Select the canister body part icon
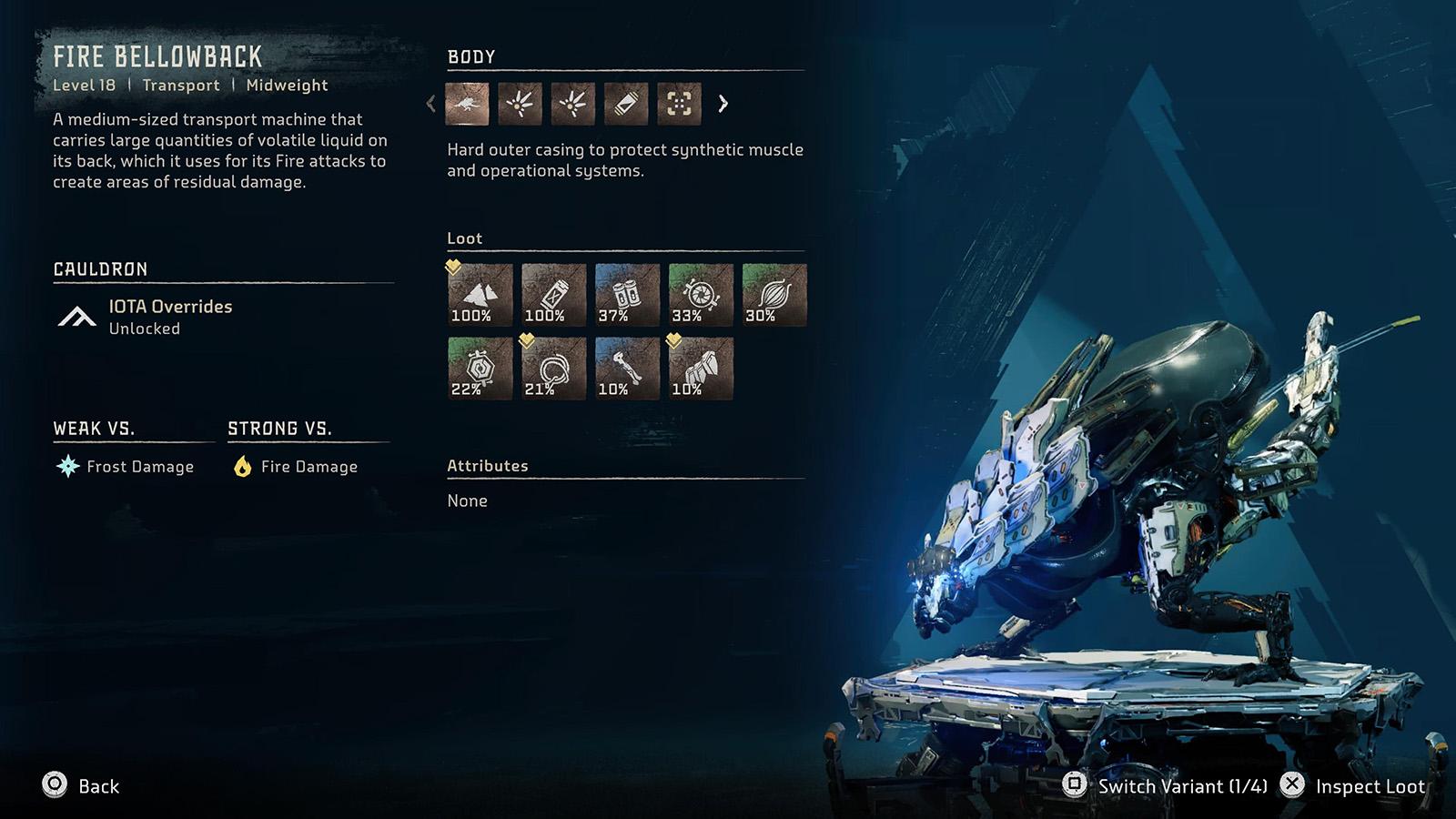The image size is (1456, 819). [626, 104]
